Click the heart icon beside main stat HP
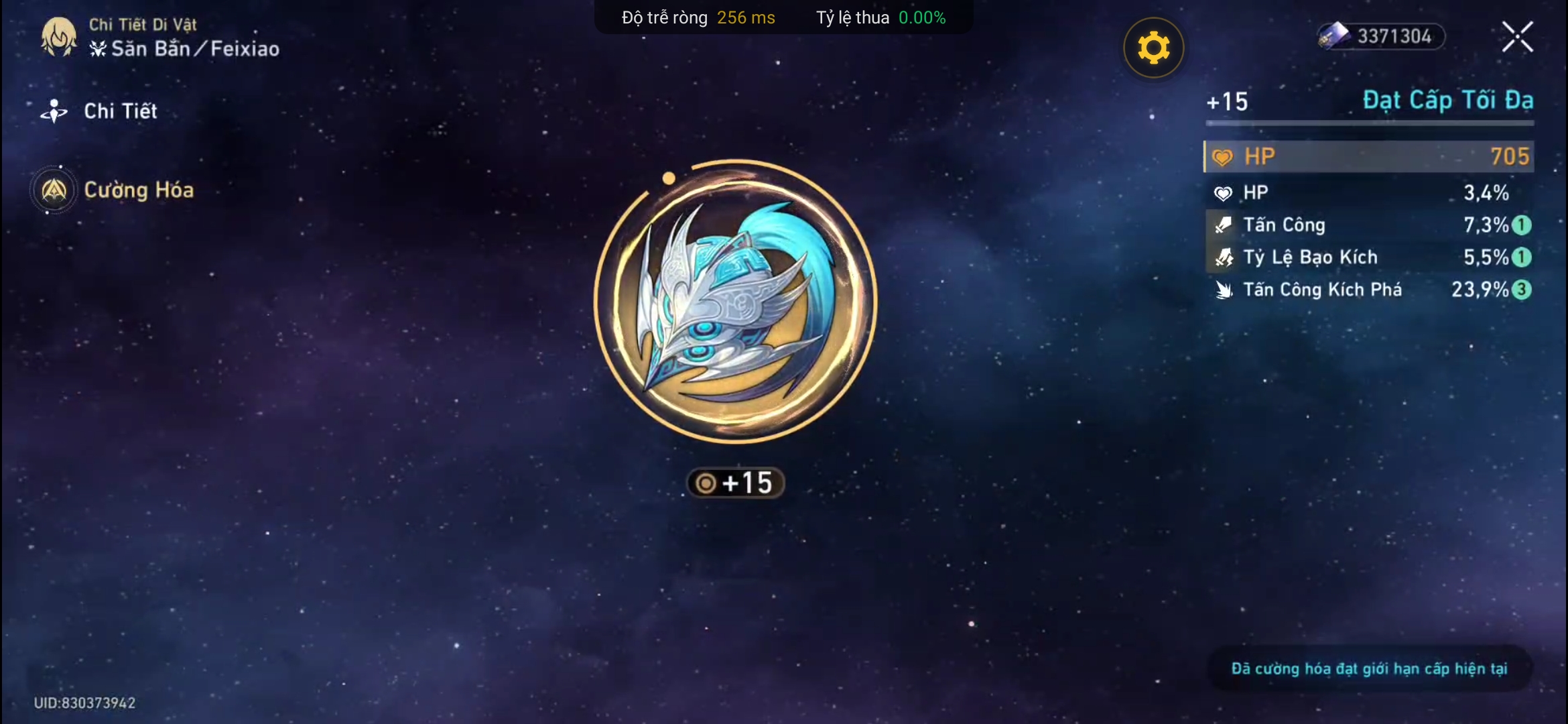 (x=1224, y=156)
